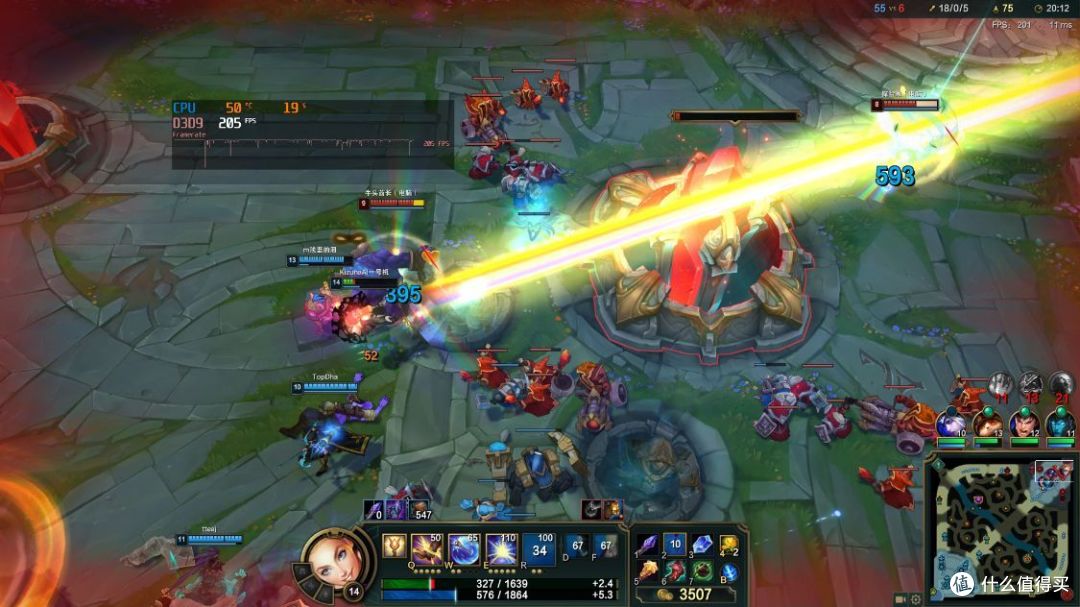
Task: Activate the W Prismatic Barrier ability
Action: click(x=463, y=549)
